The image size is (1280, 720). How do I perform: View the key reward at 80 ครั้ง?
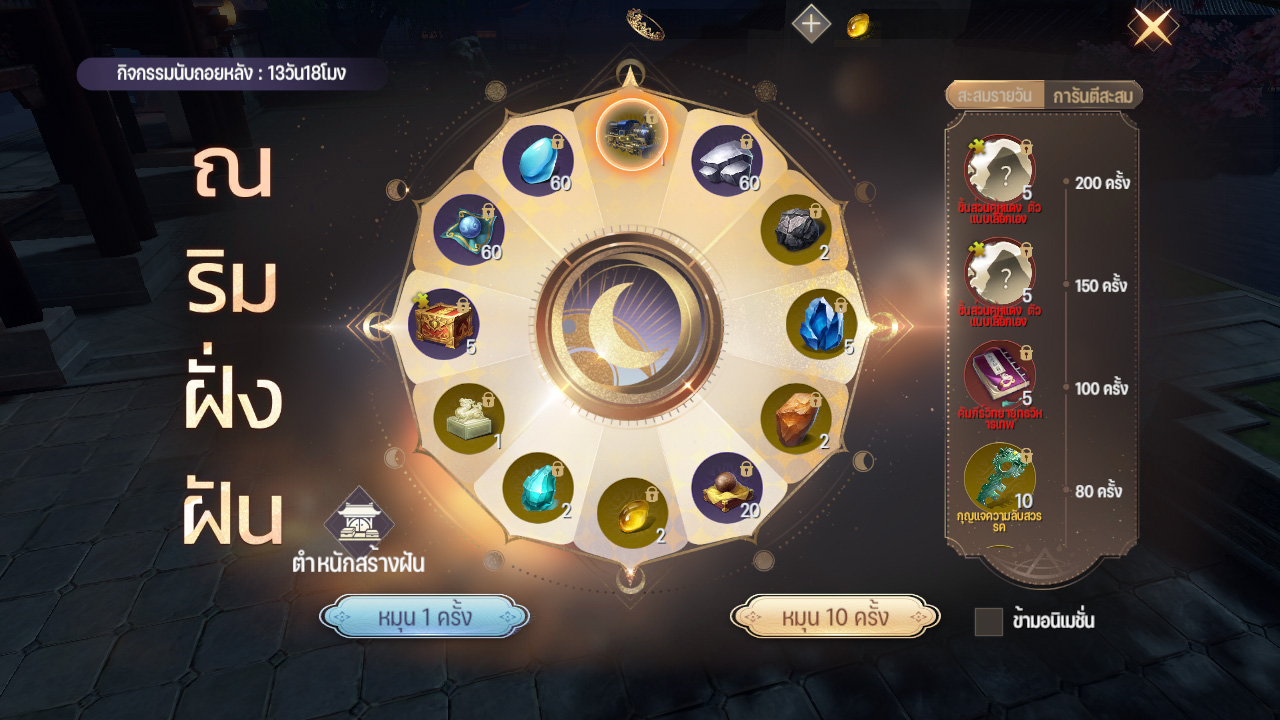coord(999,478)
